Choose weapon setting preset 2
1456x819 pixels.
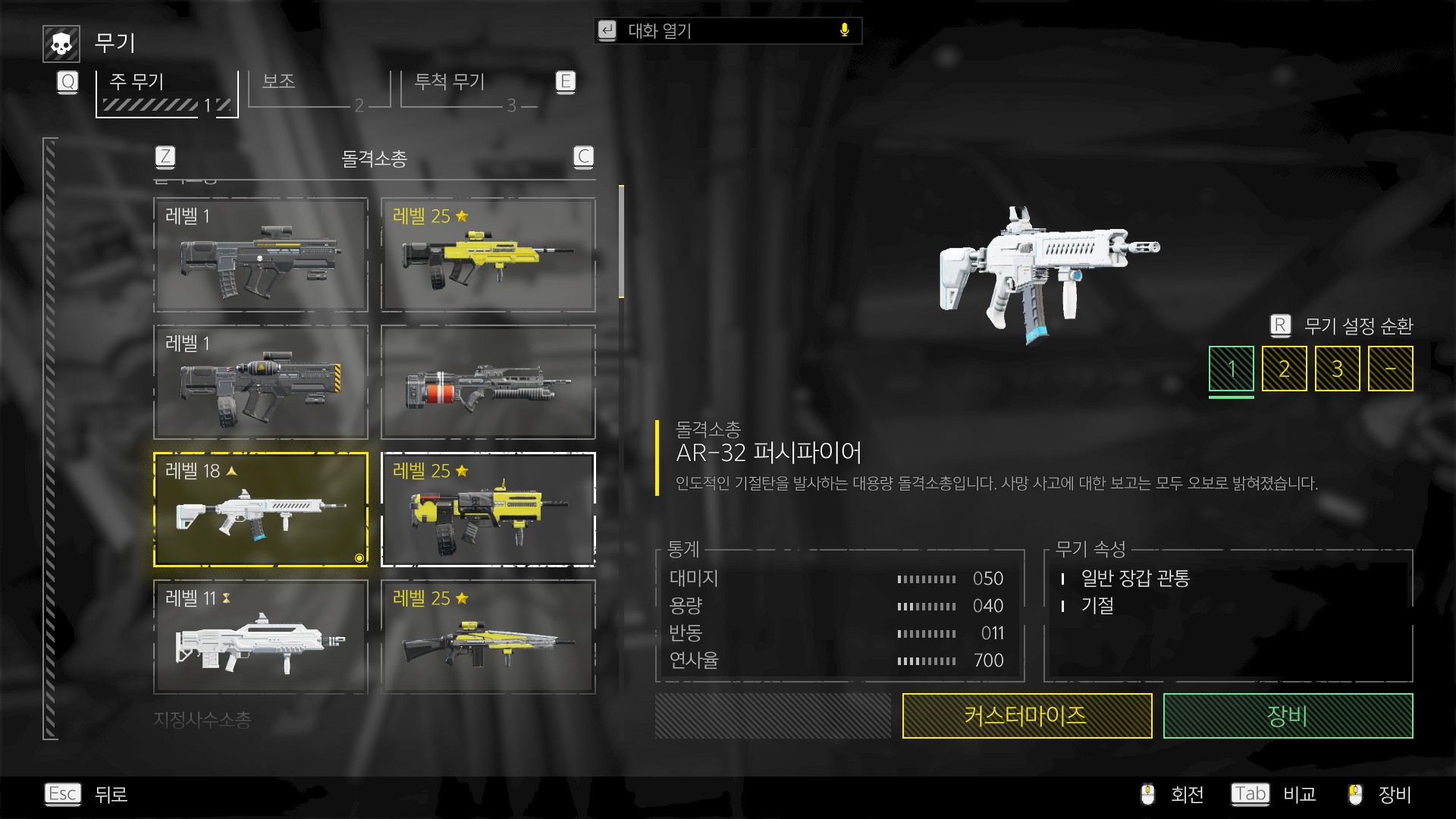coord(1284,369)
